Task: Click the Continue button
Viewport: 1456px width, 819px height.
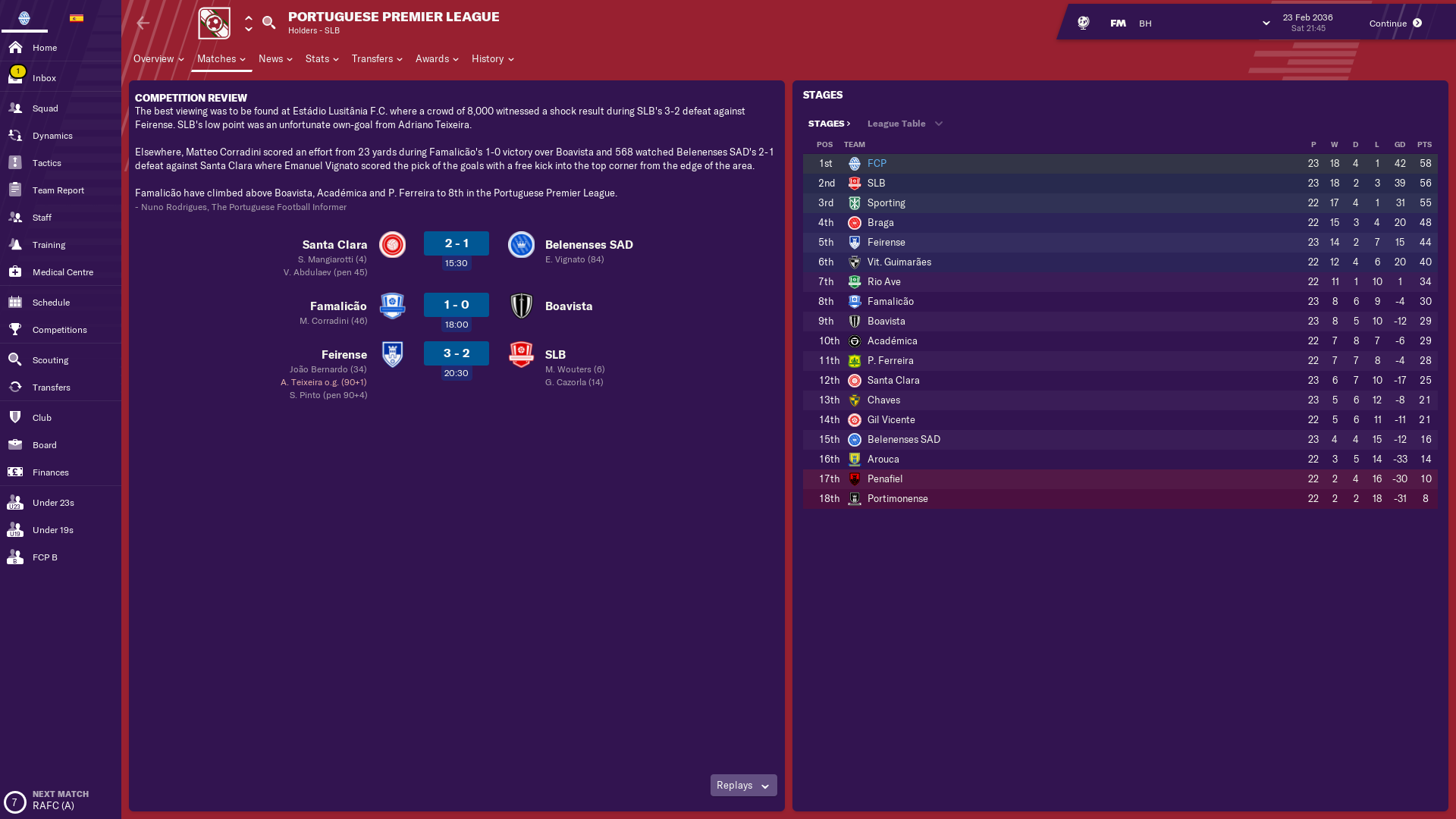Action: tap(1395, 24)
